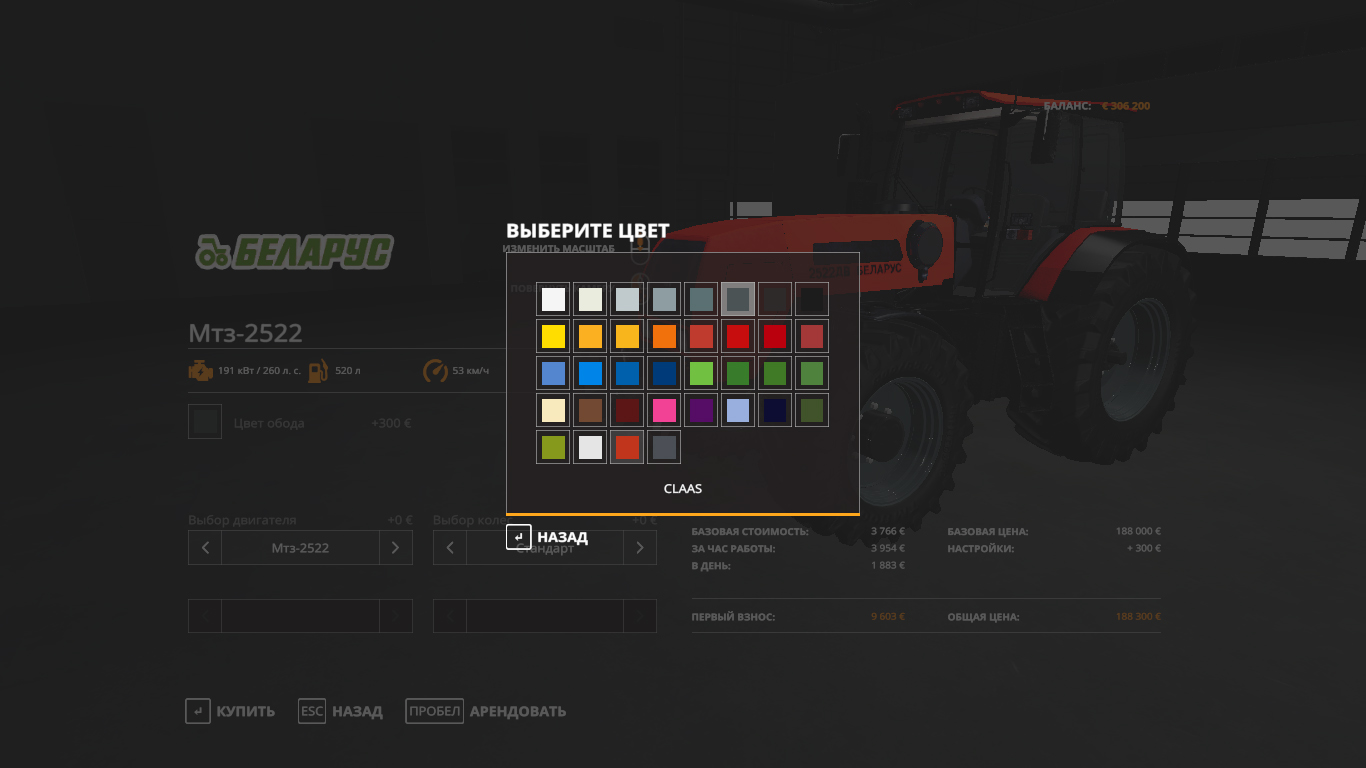Select the cream beige color swatch

click(553, 410)
